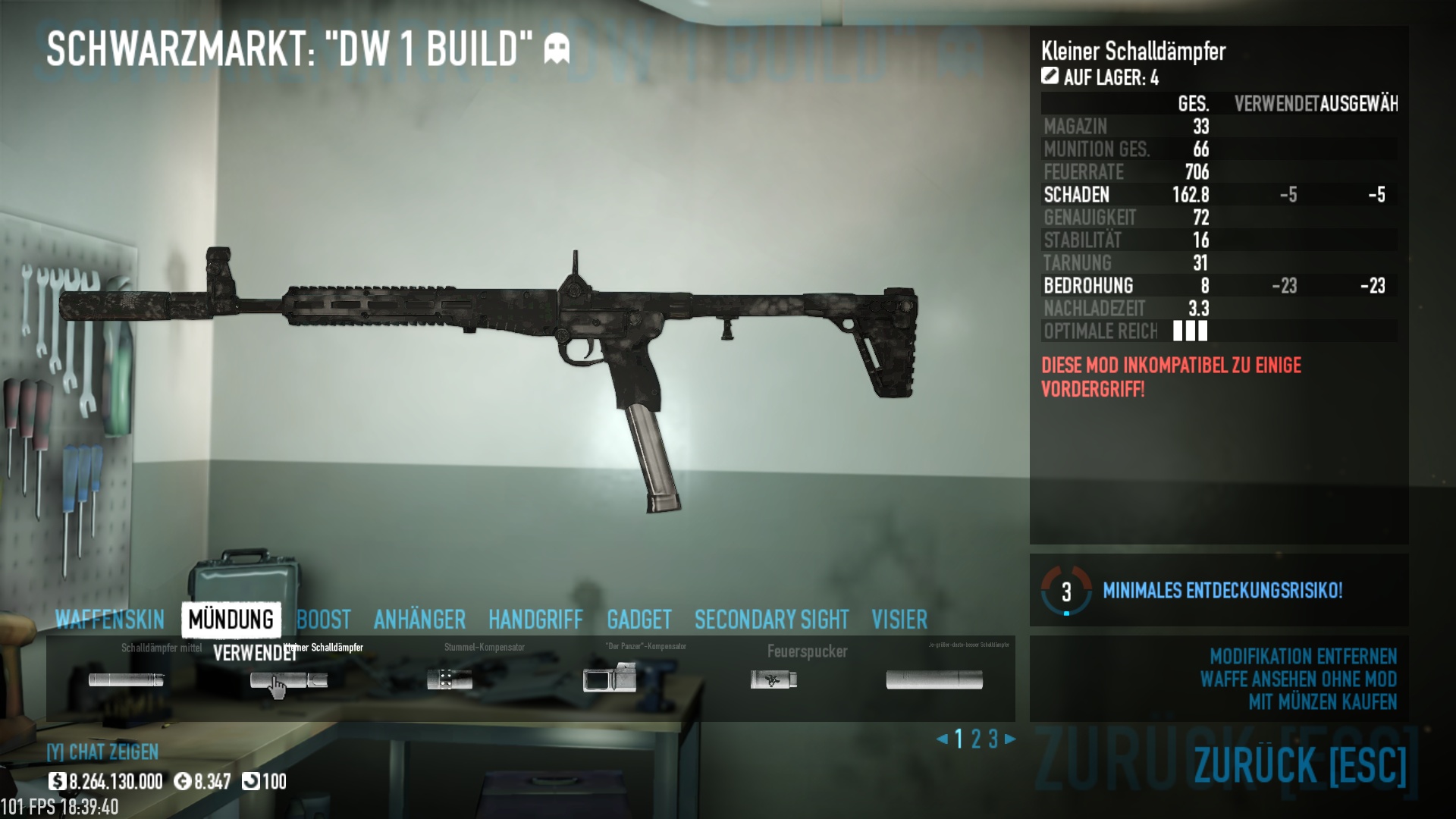Select the Je-größer-desto-besser Schalldämpfer
The image size is (1456, 819).
(x=934, y=679)
